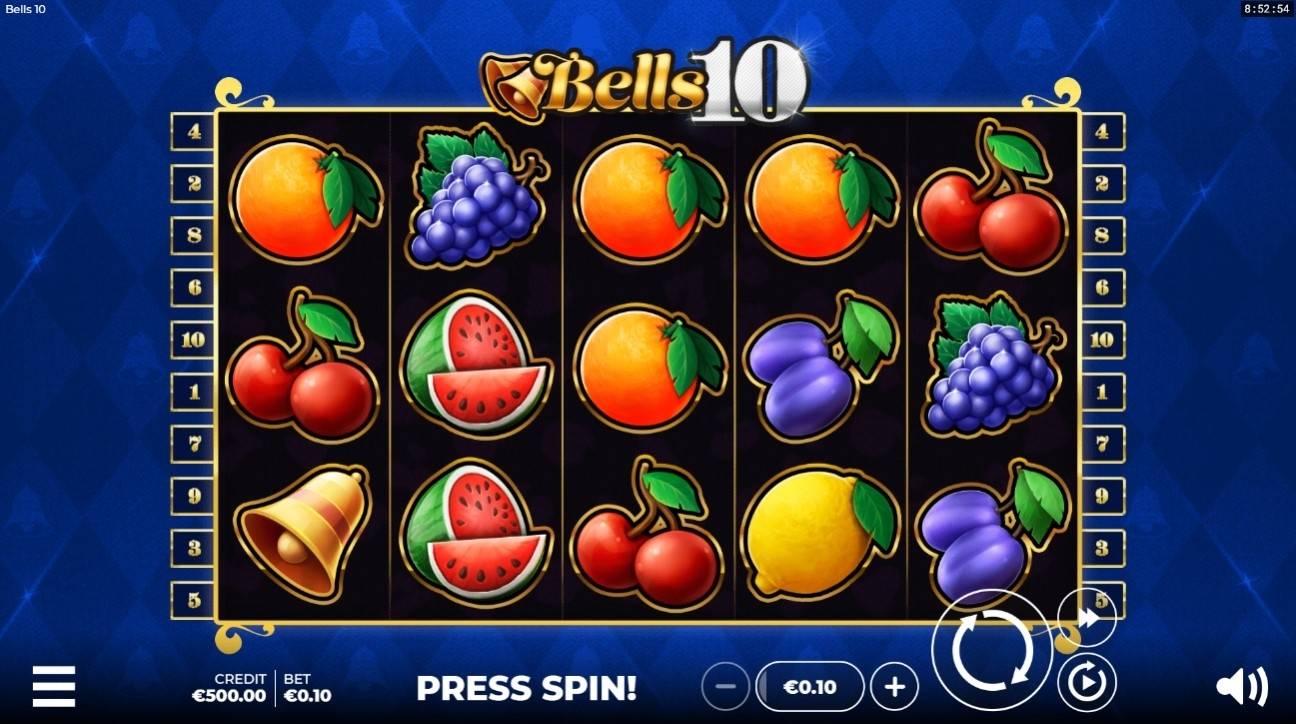The height and width of the screenshot is (724, 1296).
Task: Decrease the bet with the minus button
Action: click(x=725, y=687)
